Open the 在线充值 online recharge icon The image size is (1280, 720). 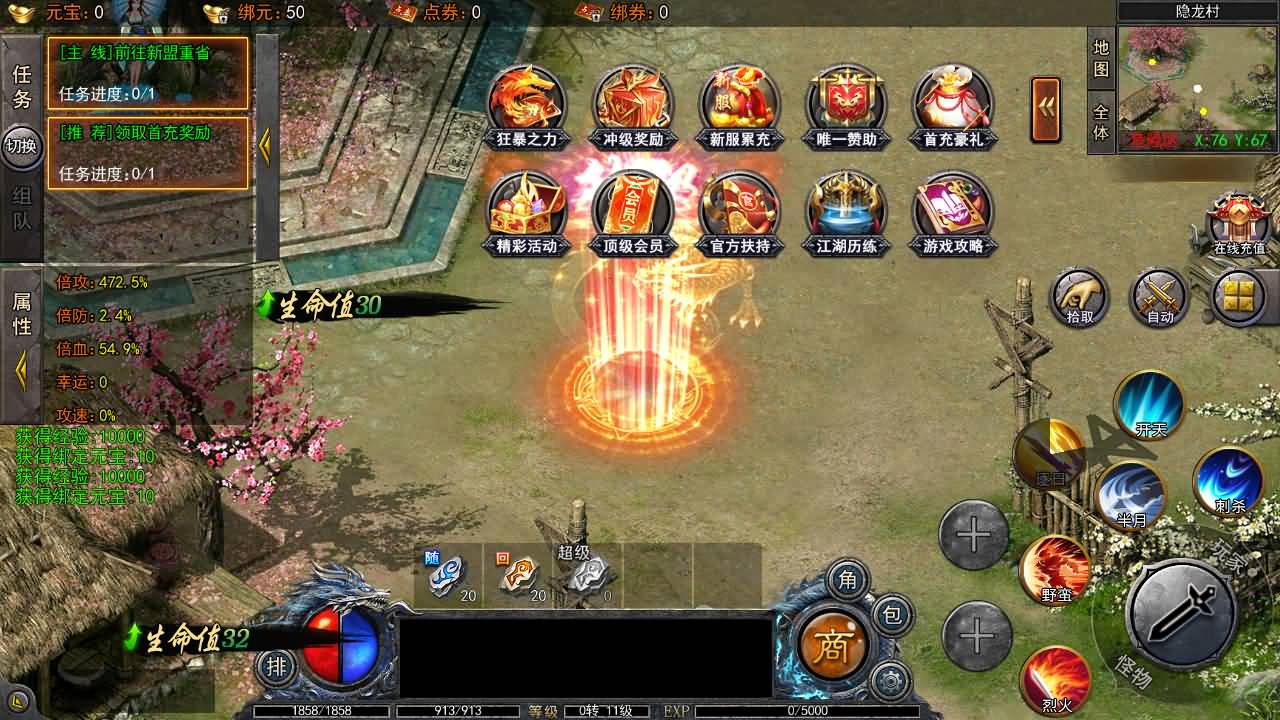click(1239, 224)
